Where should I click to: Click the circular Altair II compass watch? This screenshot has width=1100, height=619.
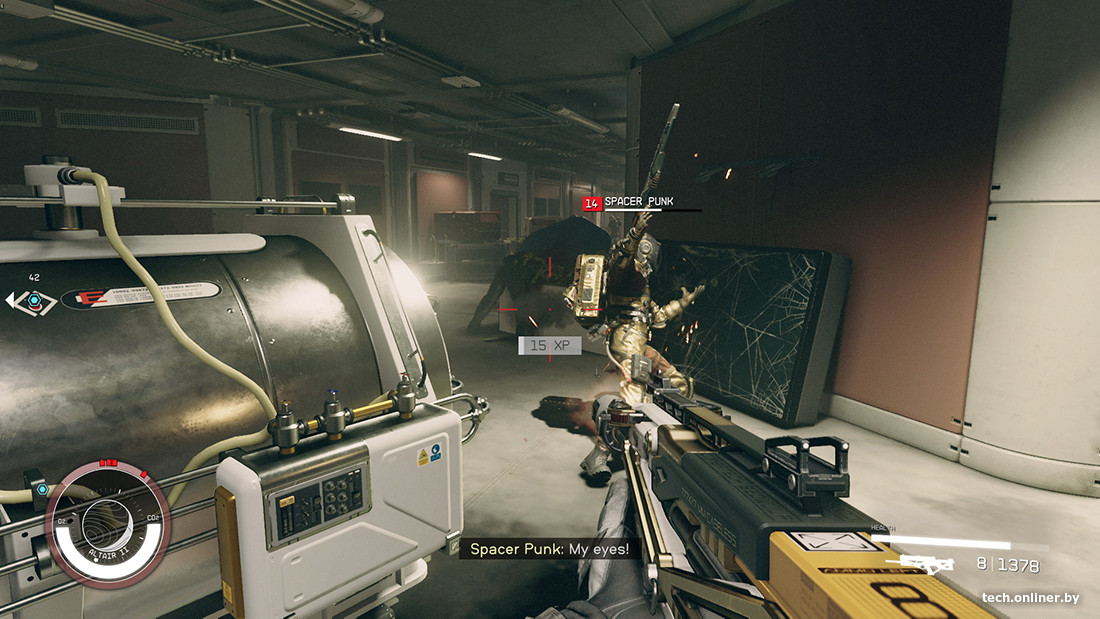[107, 524]
